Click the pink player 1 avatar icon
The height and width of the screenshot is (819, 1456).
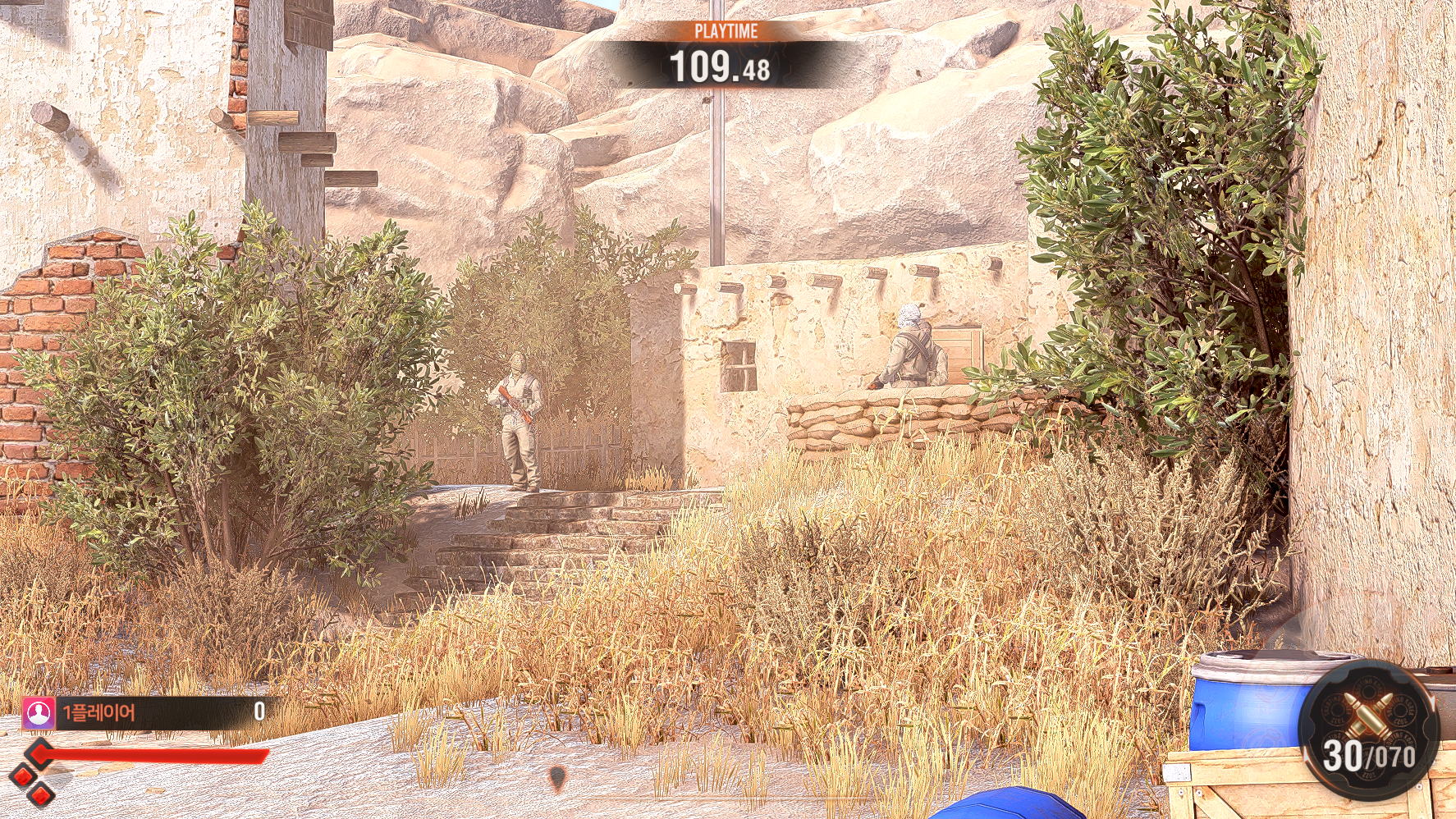(x=38, y=712)
